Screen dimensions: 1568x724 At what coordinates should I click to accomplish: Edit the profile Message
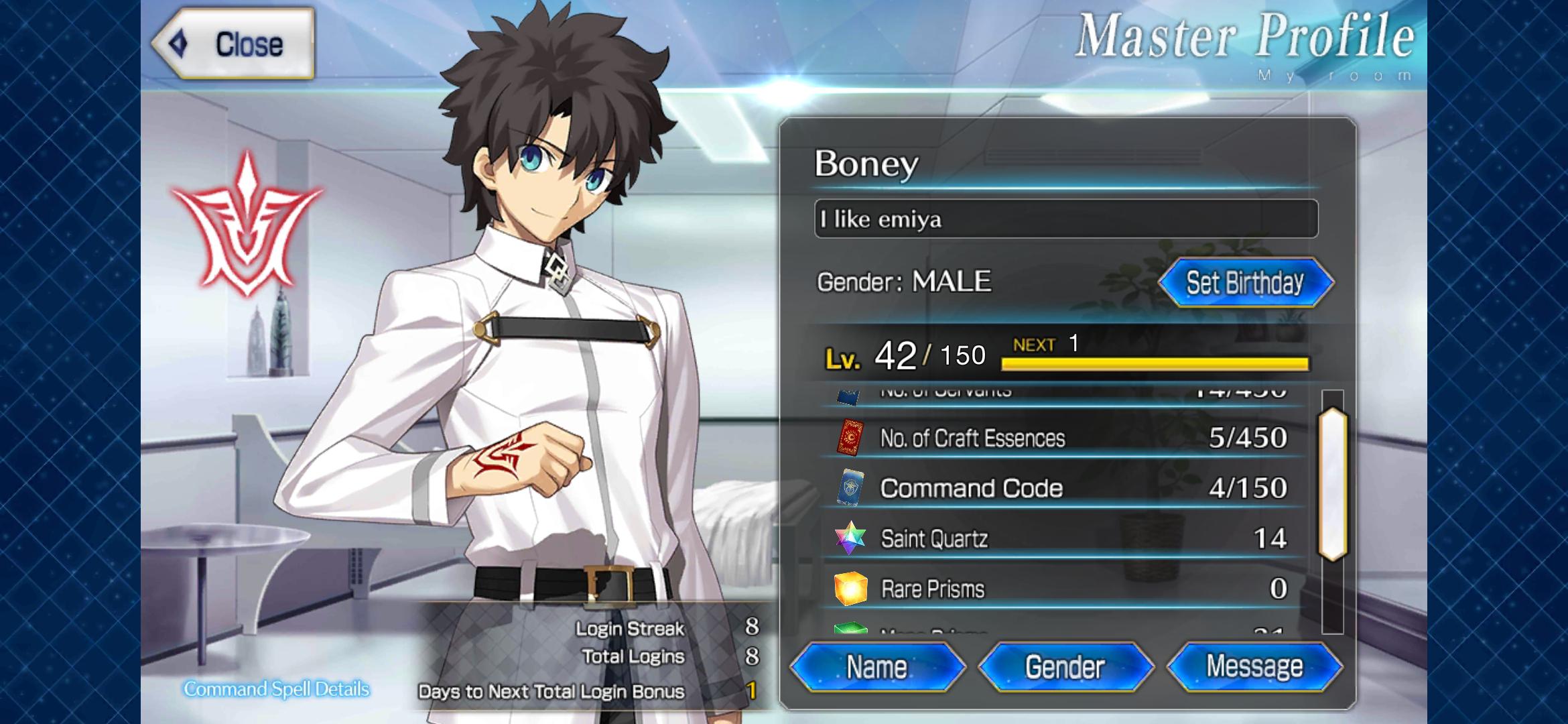click(1254, 667)
